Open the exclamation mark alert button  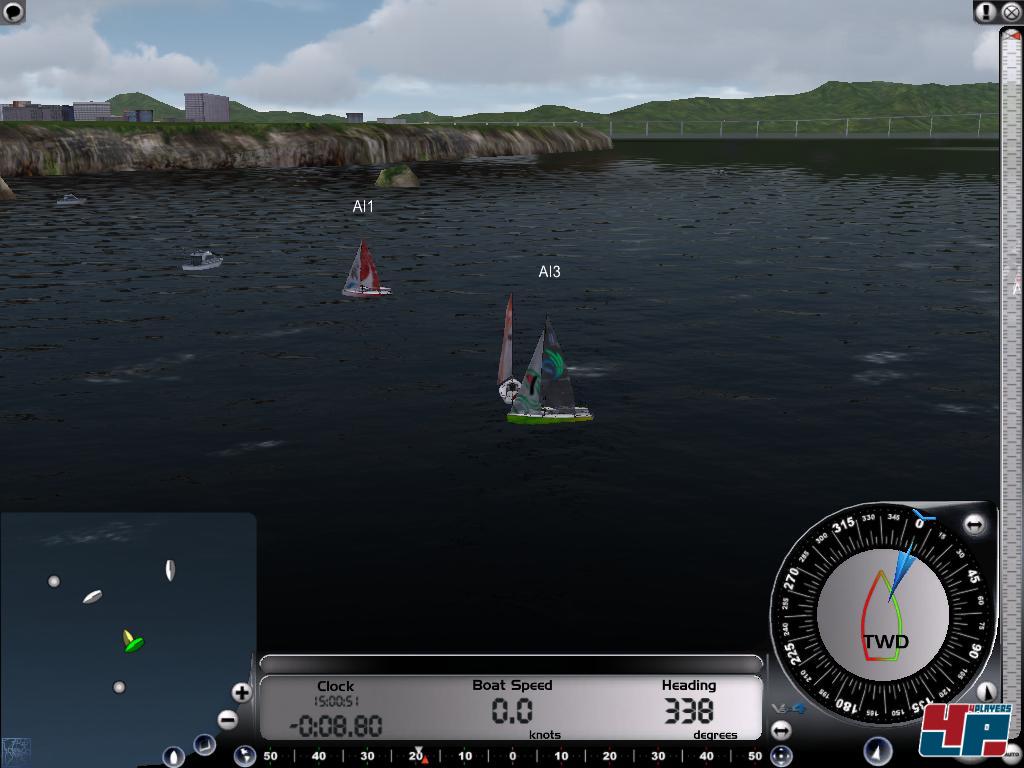click(986, 12)
